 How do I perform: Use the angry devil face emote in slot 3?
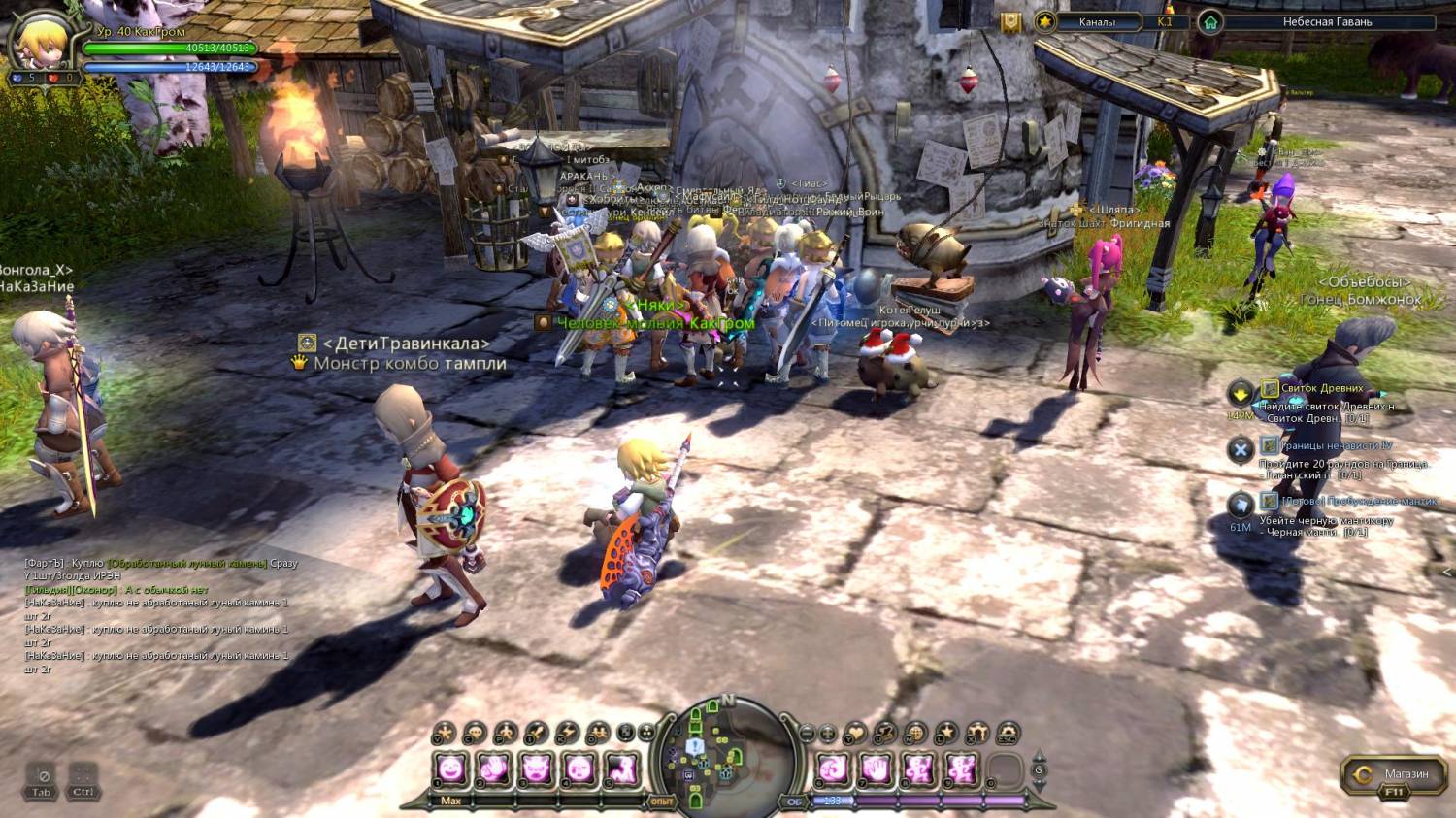pos(536,770)
